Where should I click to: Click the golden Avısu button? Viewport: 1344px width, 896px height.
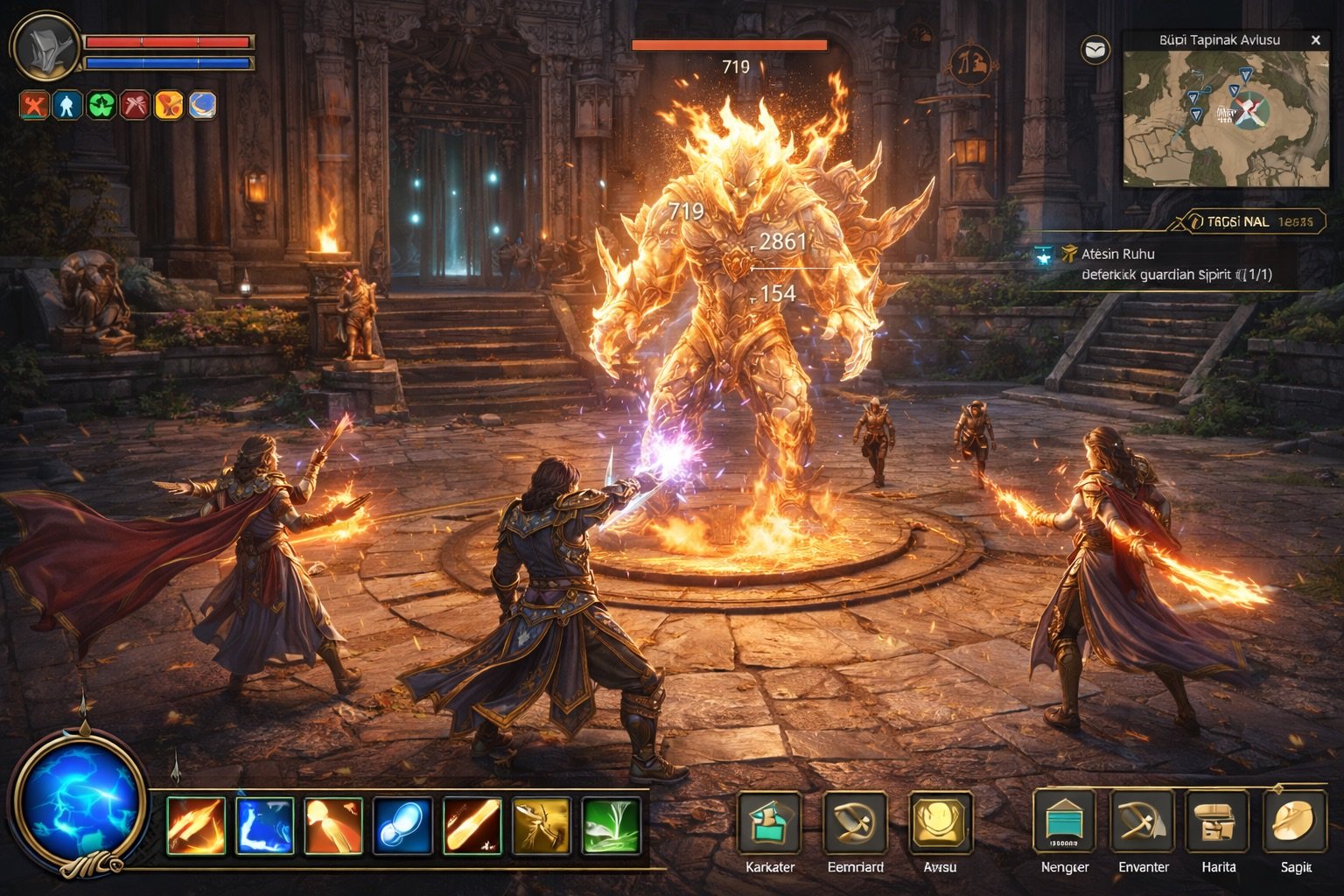tap(941, 823)
